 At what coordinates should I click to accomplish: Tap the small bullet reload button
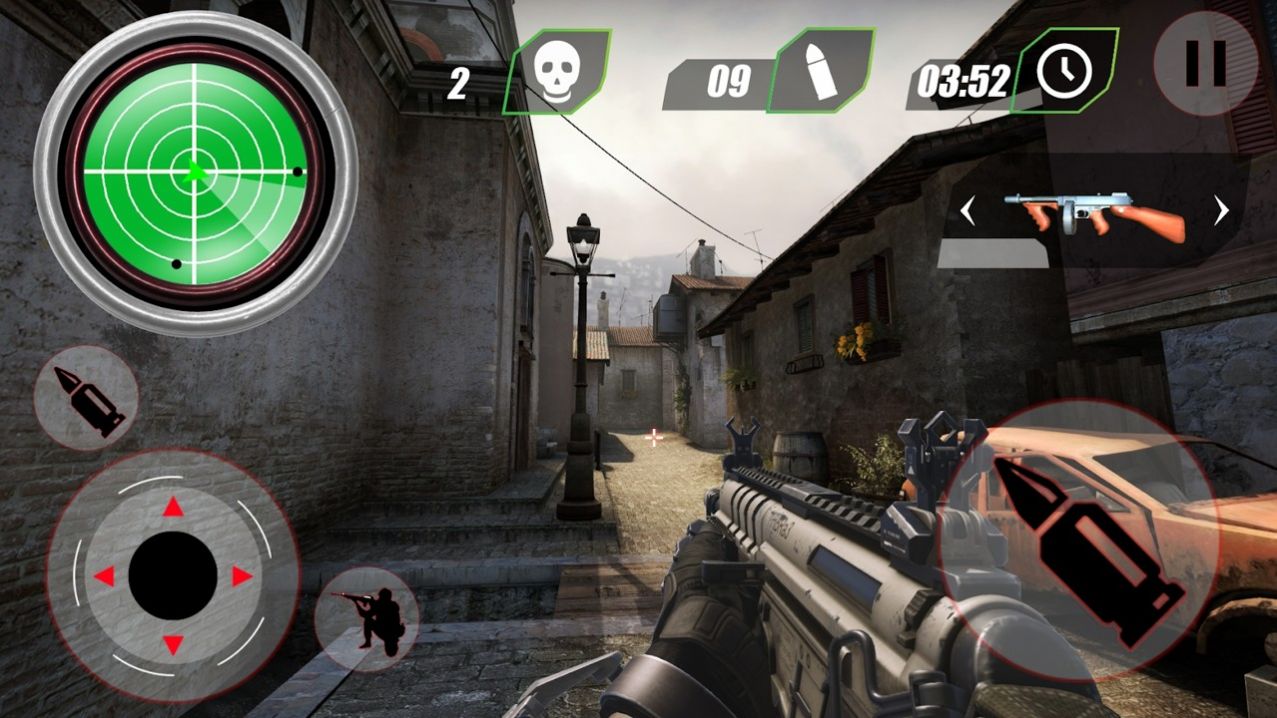click(86, 398)
